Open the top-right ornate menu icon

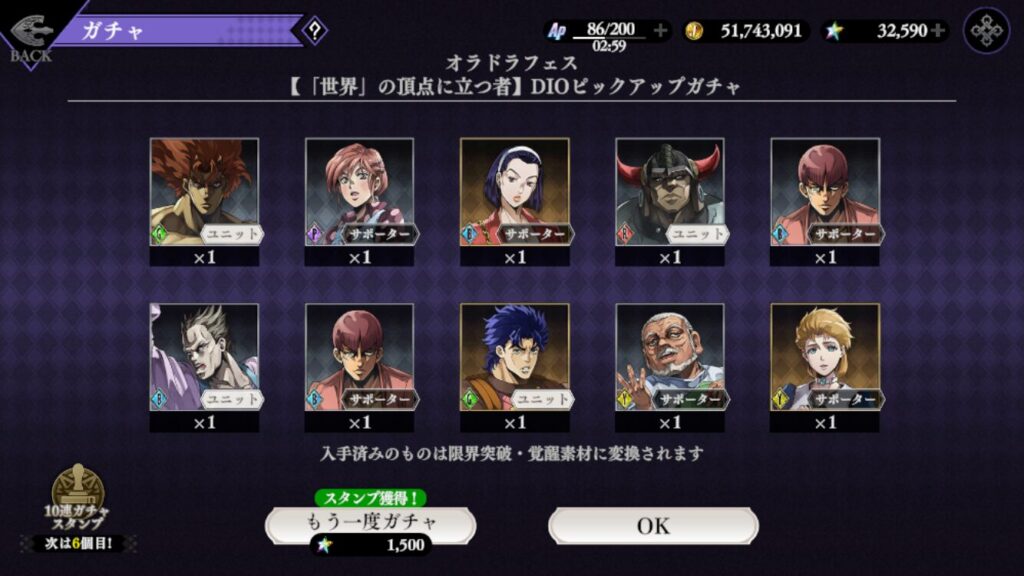(986, 30)
